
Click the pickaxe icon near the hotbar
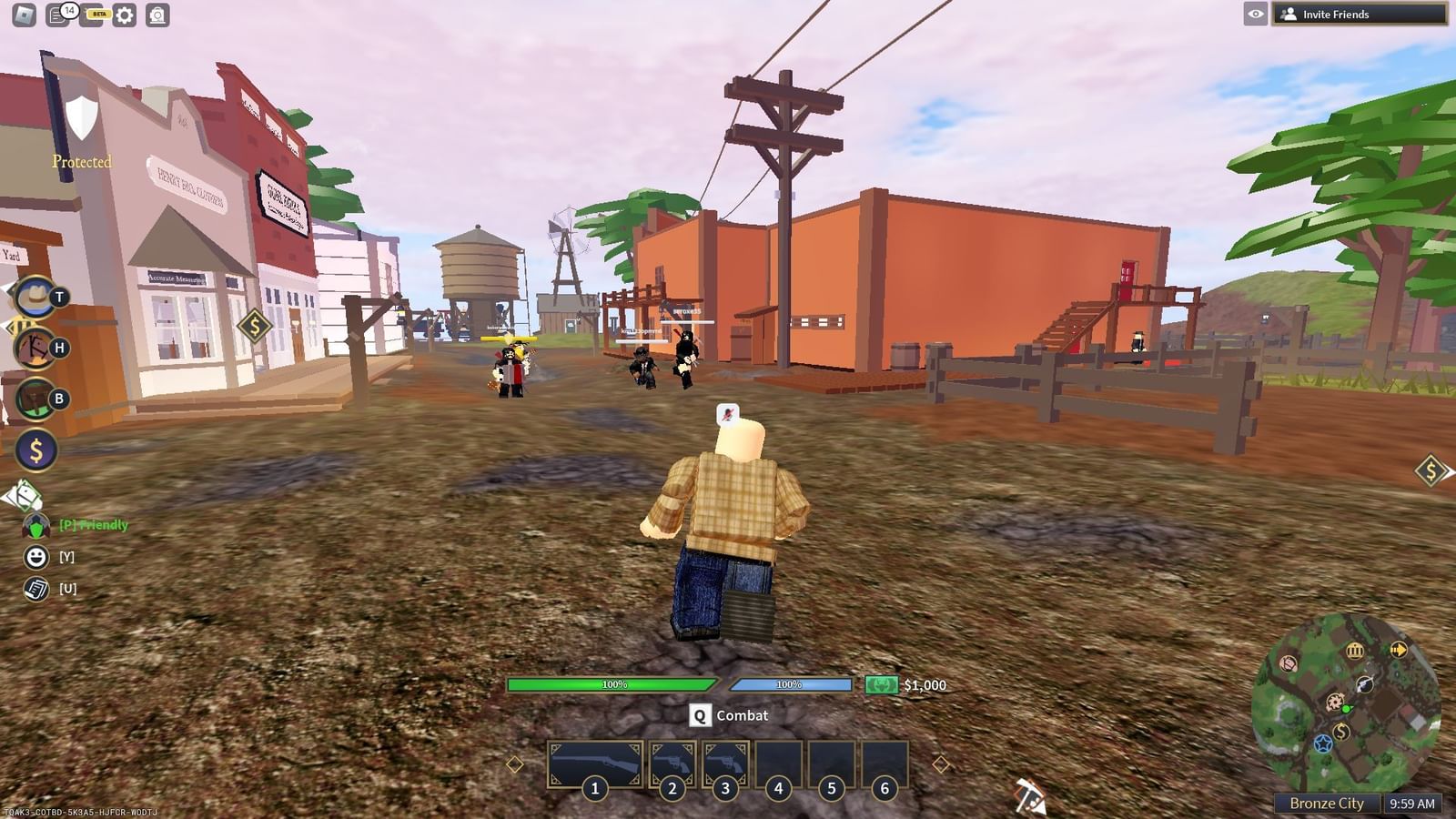1029,794
